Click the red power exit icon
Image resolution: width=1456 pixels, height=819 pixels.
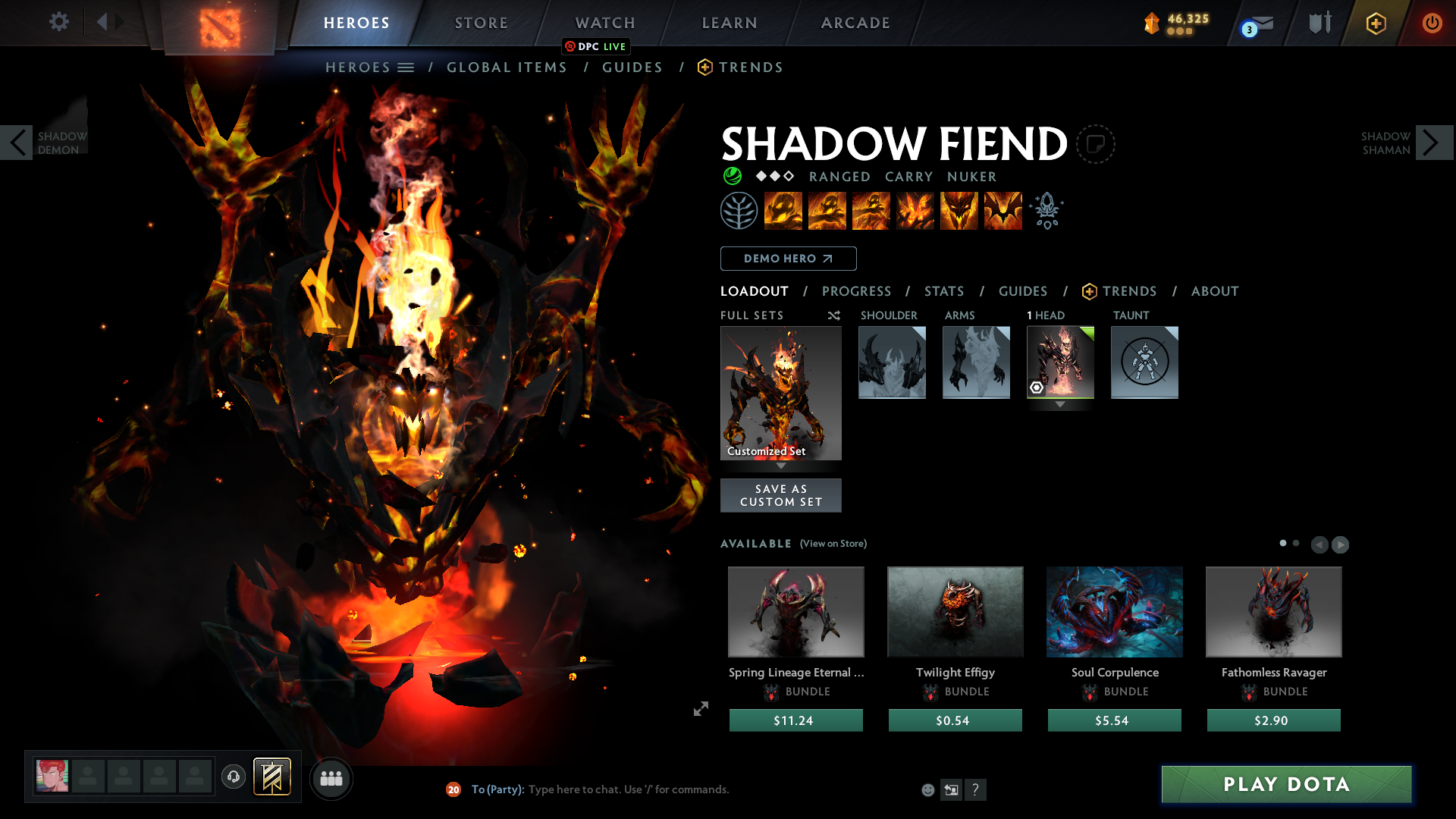tap(1432, 23)
